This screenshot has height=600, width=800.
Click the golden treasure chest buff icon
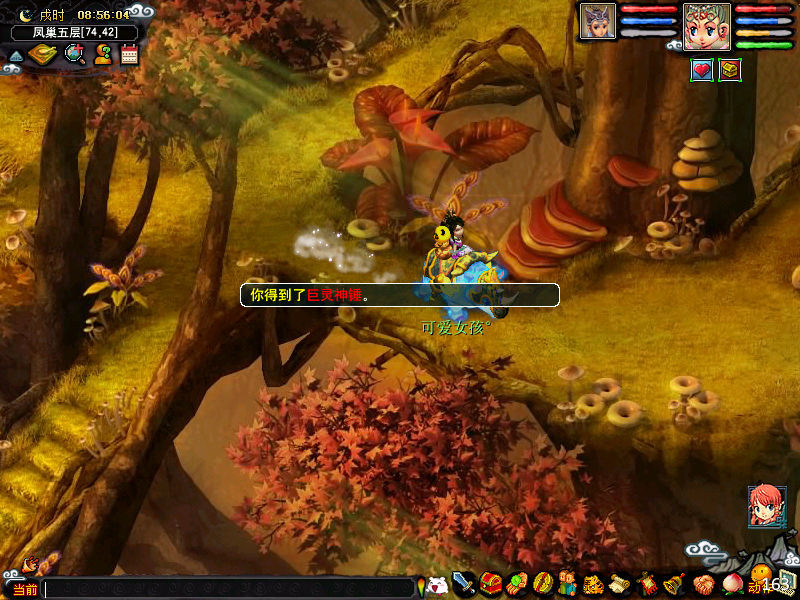click(730, 70)
